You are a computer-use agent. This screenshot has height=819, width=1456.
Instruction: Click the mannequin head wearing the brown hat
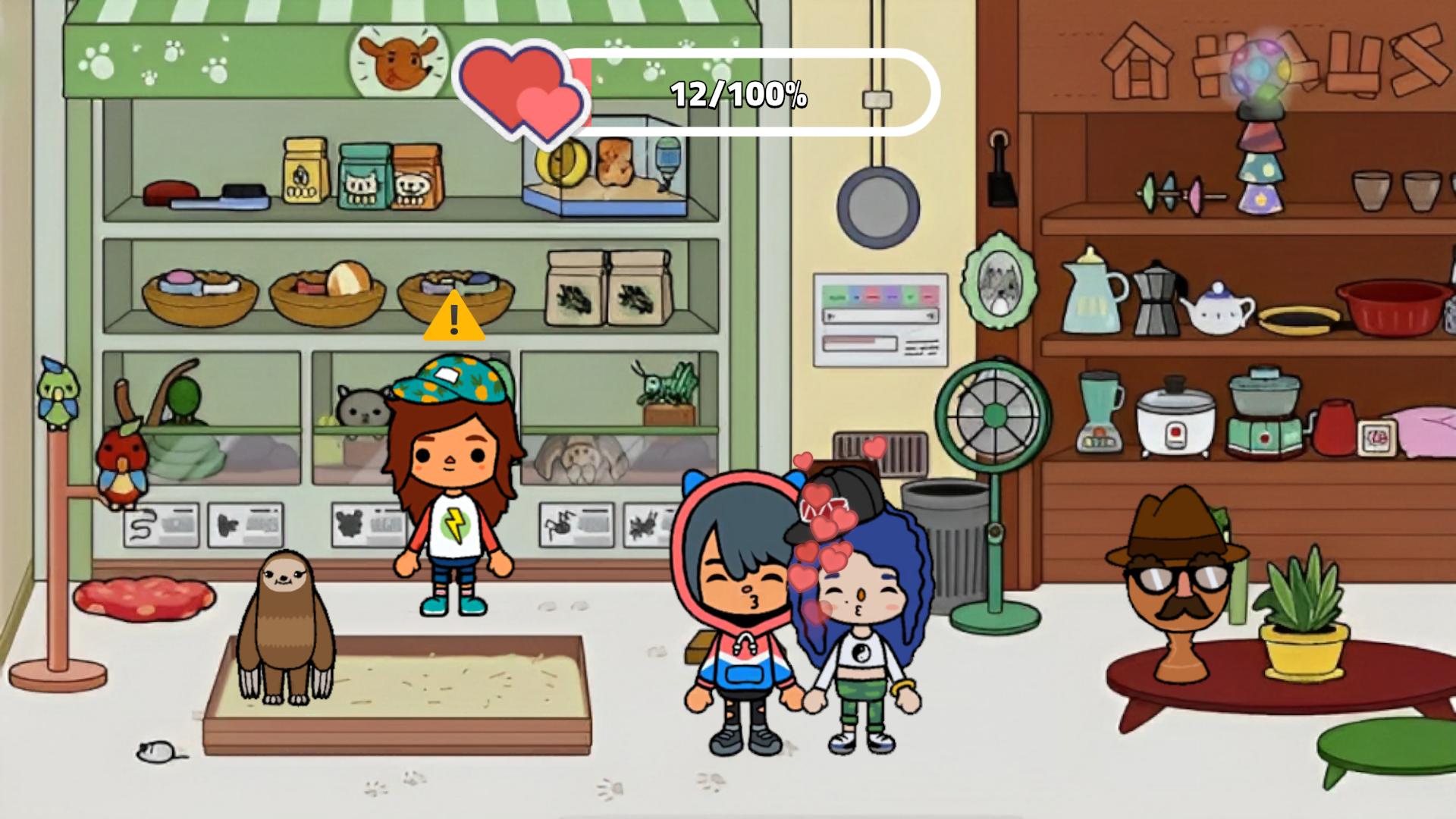1178,576
